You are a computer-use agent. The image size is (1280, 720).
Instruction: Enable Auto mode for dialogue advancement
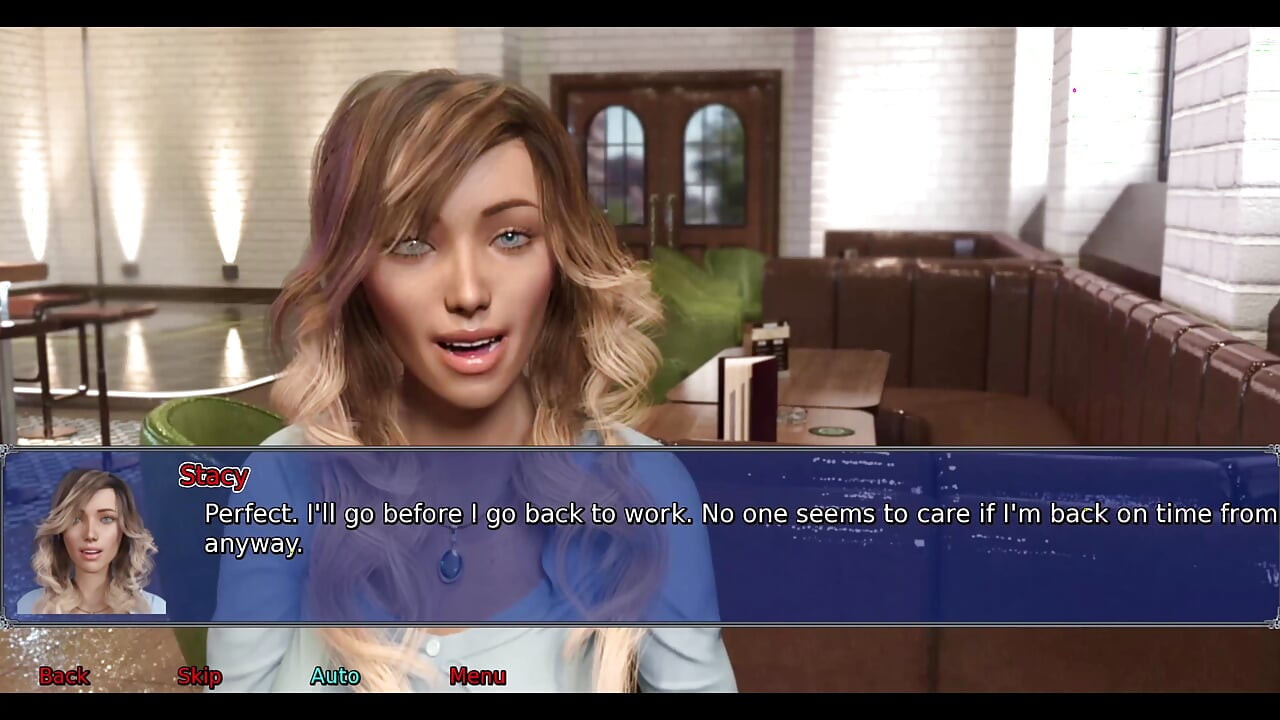point(335,676)
